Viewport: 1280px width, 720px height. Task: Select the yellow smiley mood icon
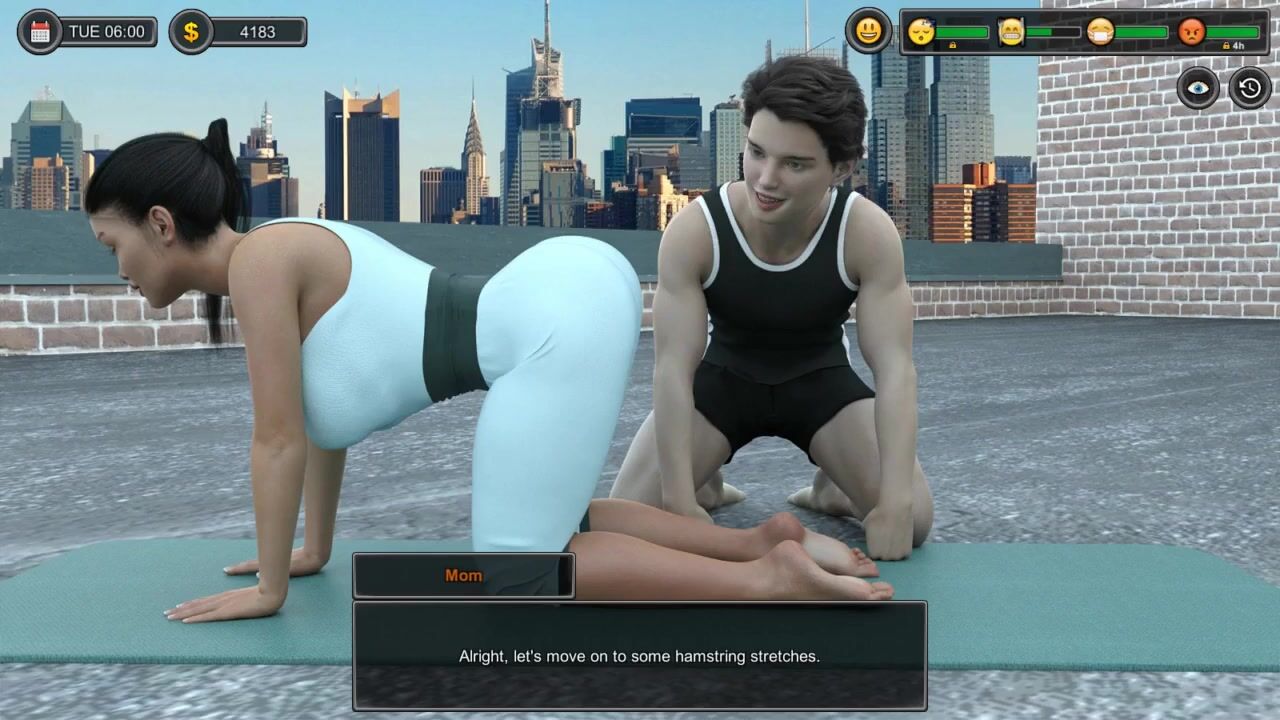point(868,31)
